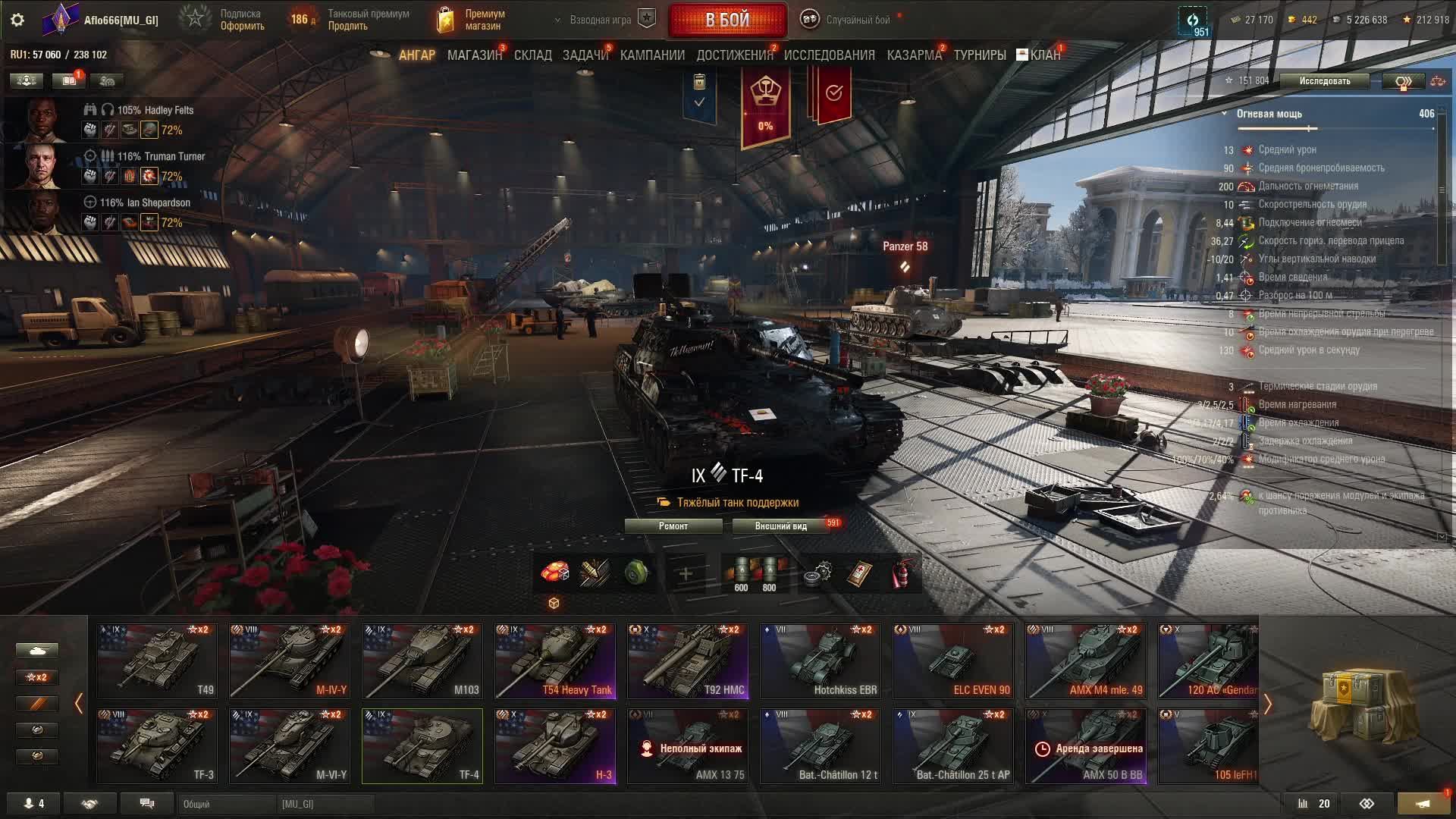Viewport: 1456px width, 819px height.
Task: Switch to the КАЗАРМА tab
Action: (x=914, y=55)
